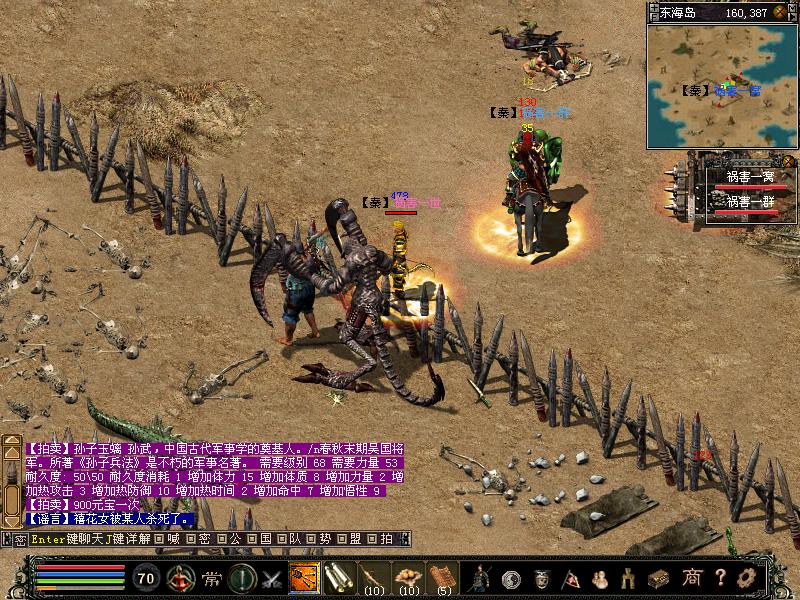Screen dimensions: 800x600
Task: Open the question mark help button
Action: pyautogui.click(x=719, y=578)
